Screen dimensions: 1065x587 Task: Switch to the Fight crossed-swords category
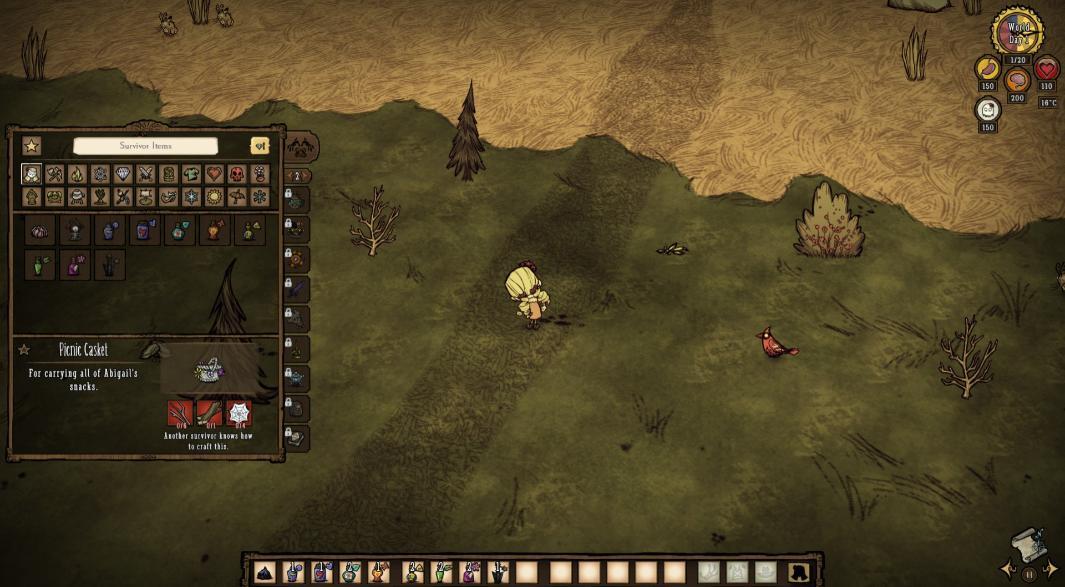(146, 174)
